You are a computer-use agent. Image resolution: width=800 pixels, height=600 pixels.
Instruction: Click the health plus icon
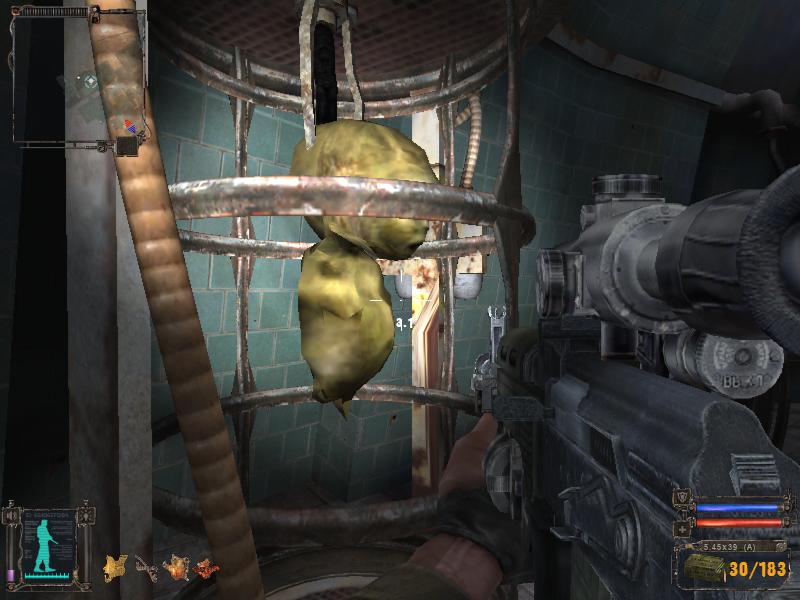pyautogui.click(x=682, y=527)
